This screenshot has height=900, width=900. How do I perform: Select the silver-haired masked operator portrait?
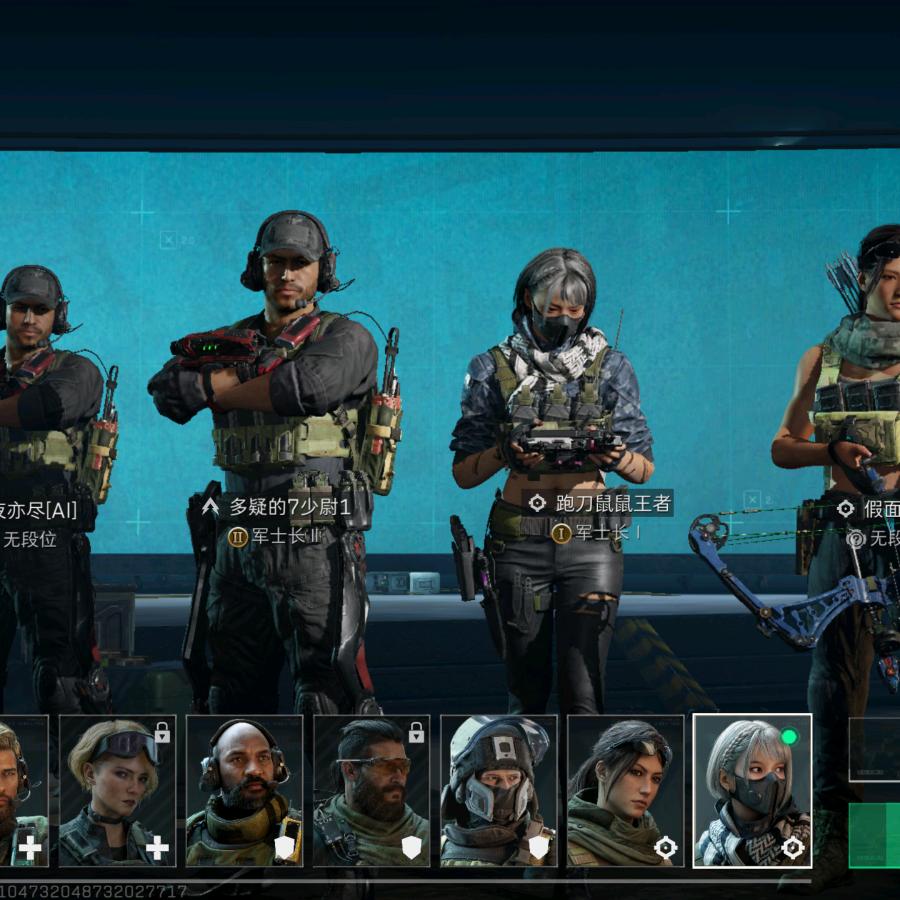point(752,790)
